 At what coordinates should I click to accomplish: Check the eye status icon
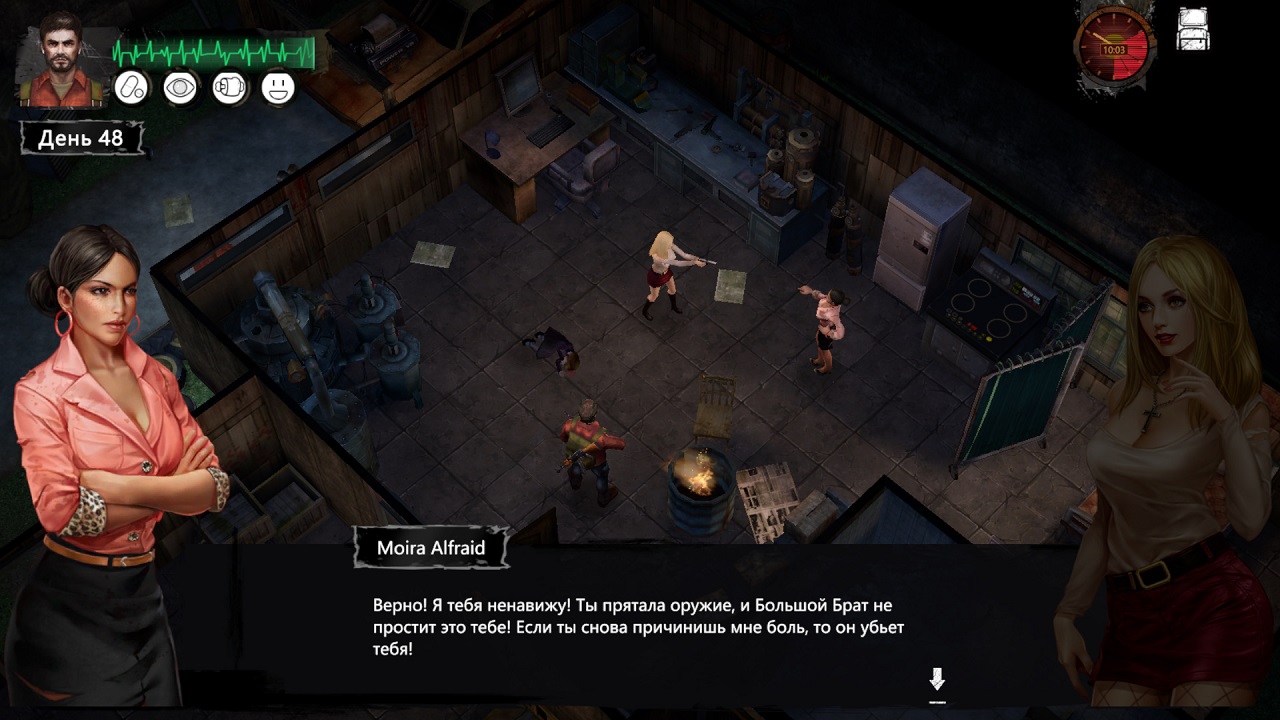[180, 88]
